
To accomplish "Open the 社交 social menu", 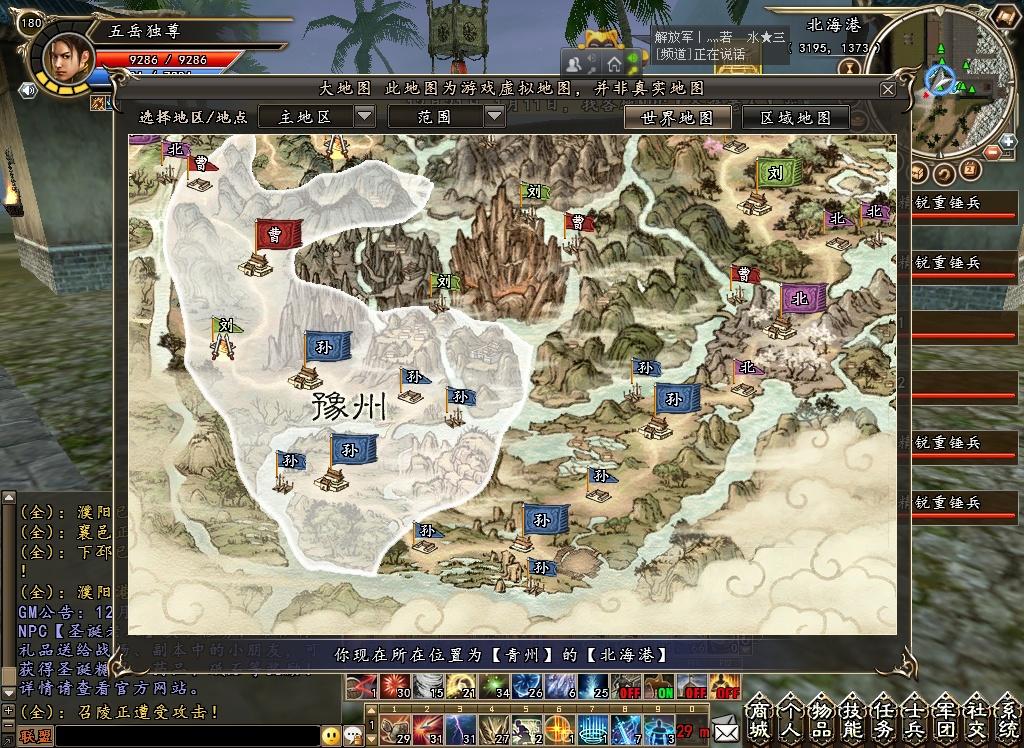I will coord(977,716).
